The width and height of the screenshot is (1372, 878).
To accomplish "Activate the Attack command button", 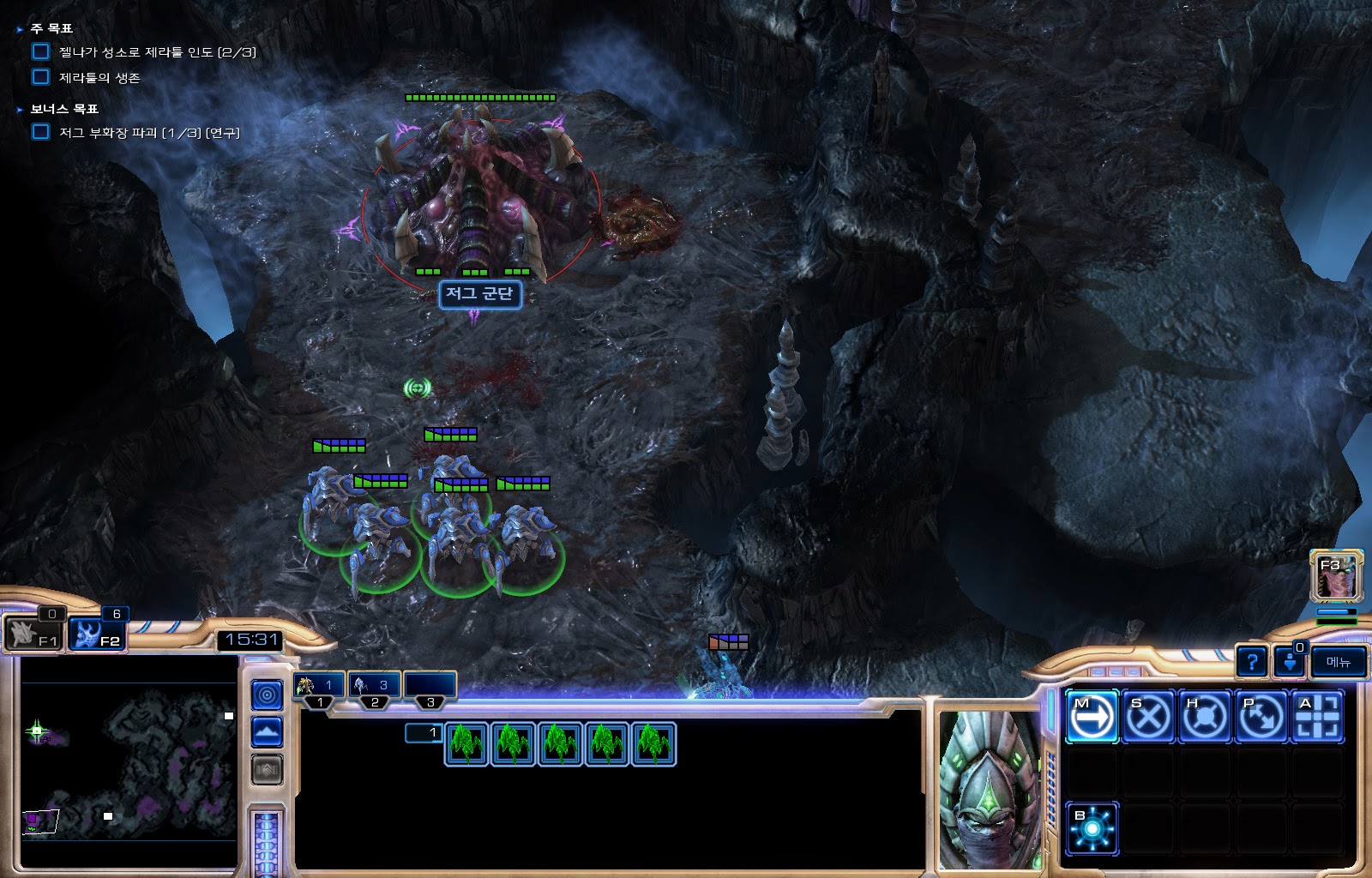I will 1317,716.
